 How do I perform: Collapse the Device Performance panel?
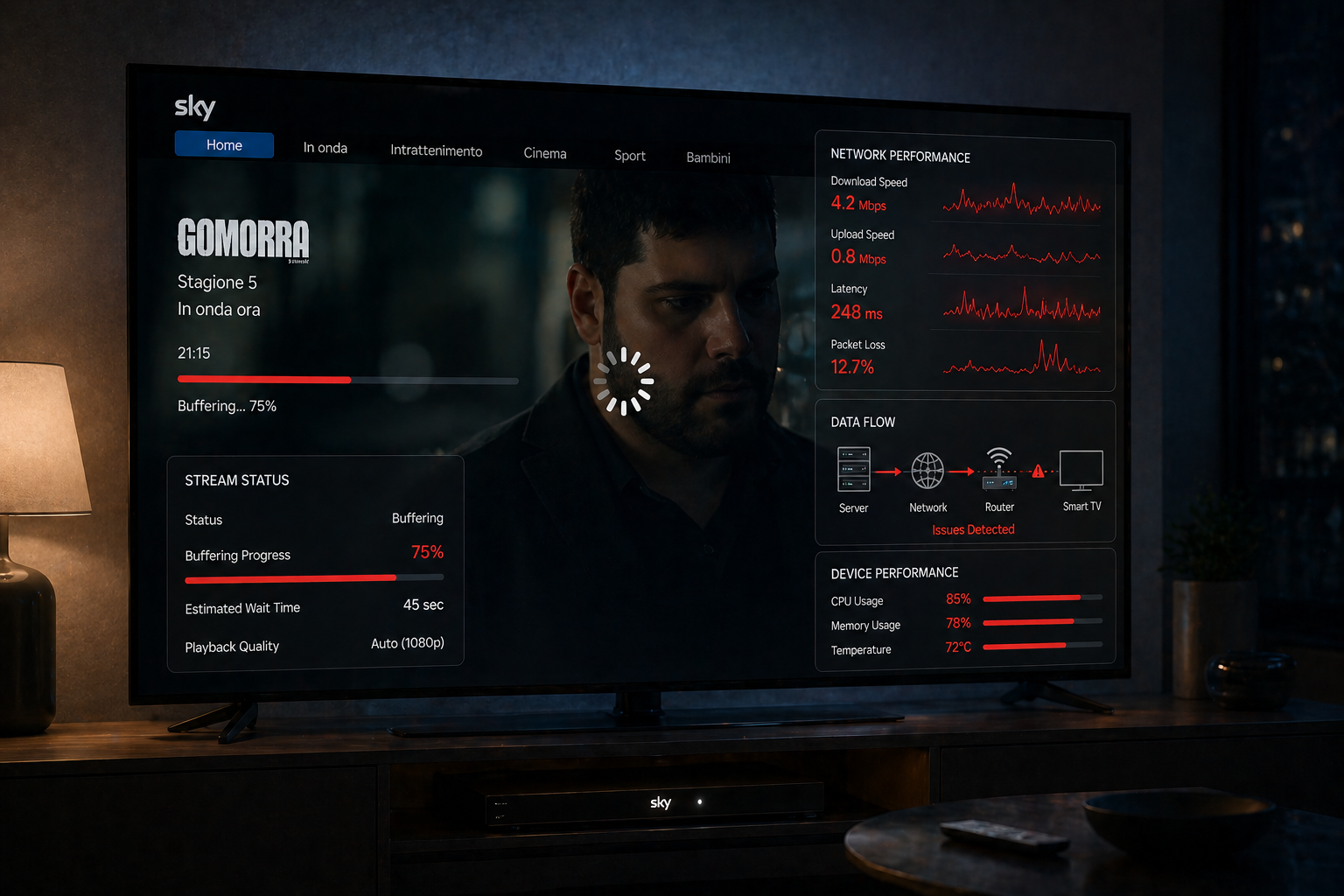[894, 572]
